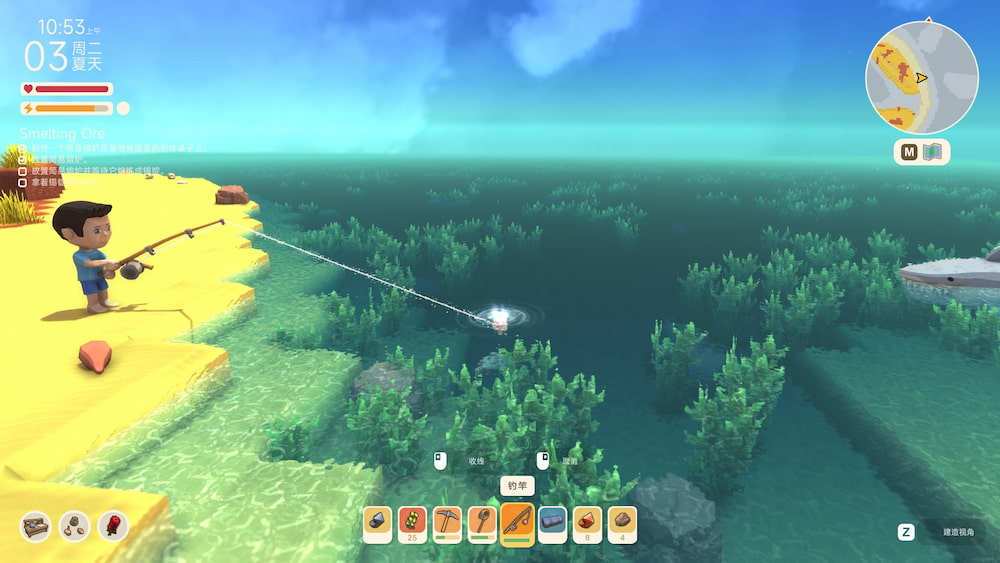Open the Smelting Ore quest tracker
1000x563 pixels.
pyautogui.click(x=62, y=133)
